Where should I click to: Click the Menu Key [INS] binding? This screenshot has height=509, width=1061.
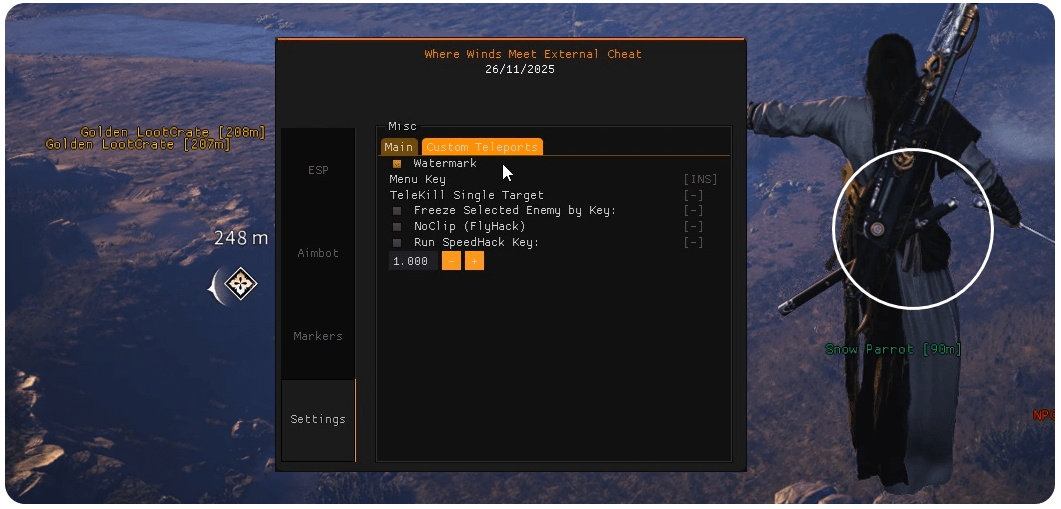pyautogui.click(x=700, y=179)
